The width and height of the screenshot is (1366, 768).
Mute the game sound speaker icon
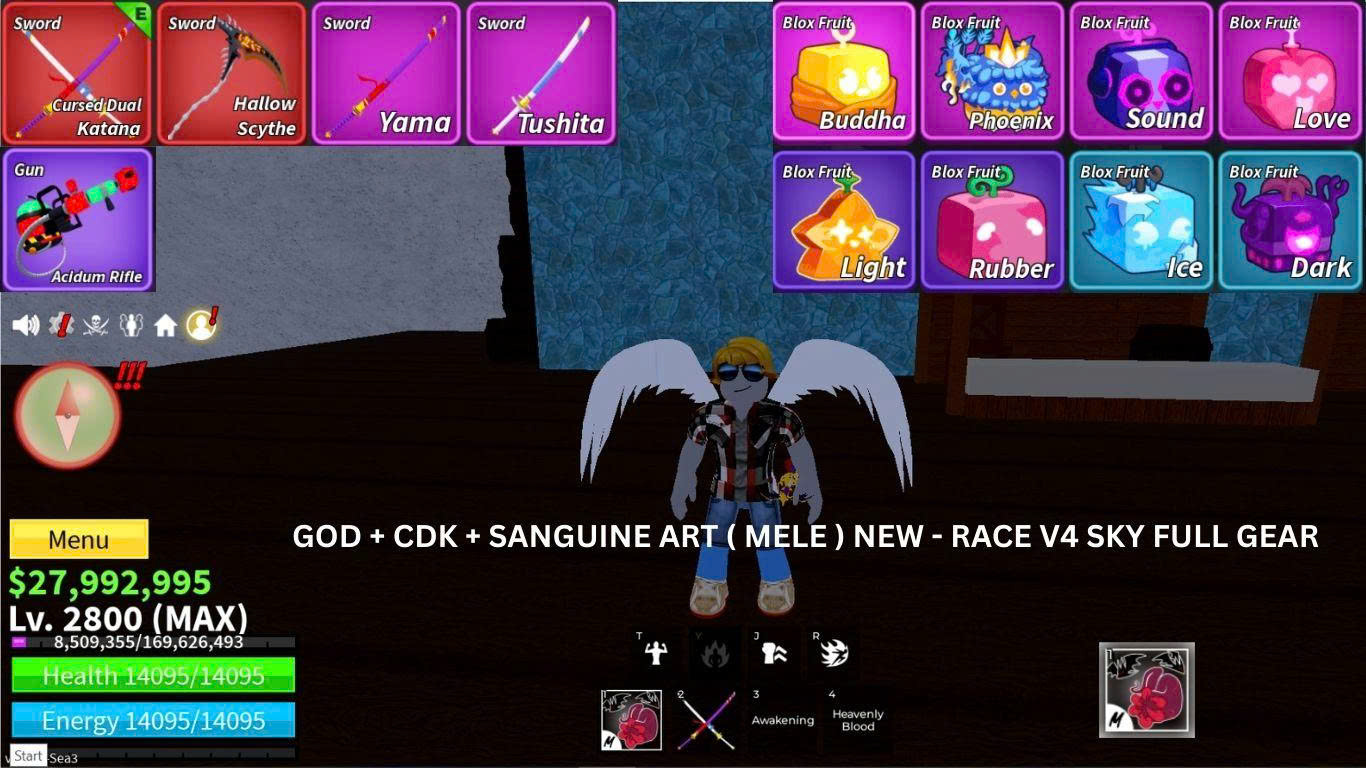(25, 323)
